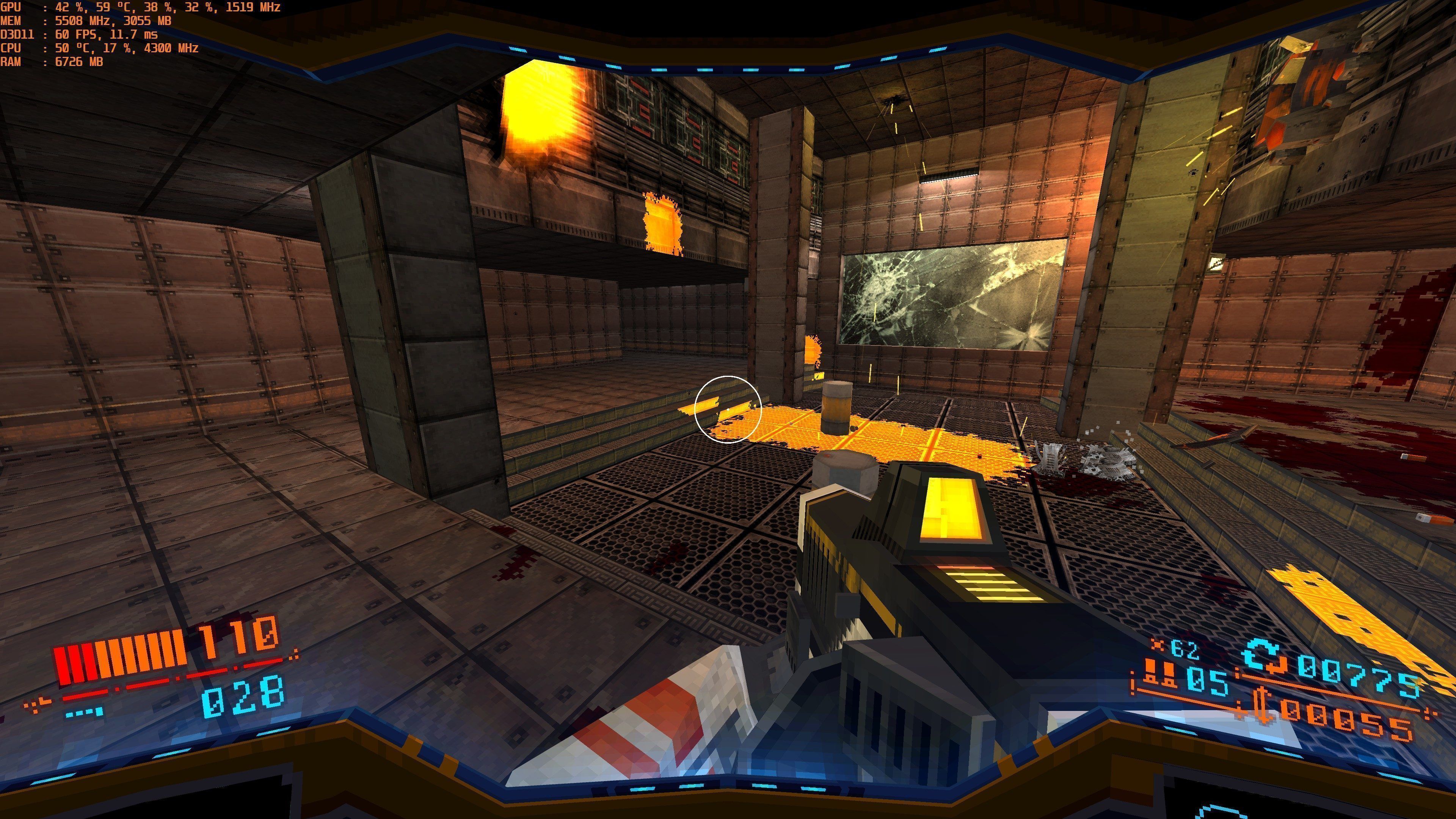Image resolution: width=1456 pixels, height=819 pixels.
Task: Toggle the MEM usage overlay line
Action: (85, 22)
